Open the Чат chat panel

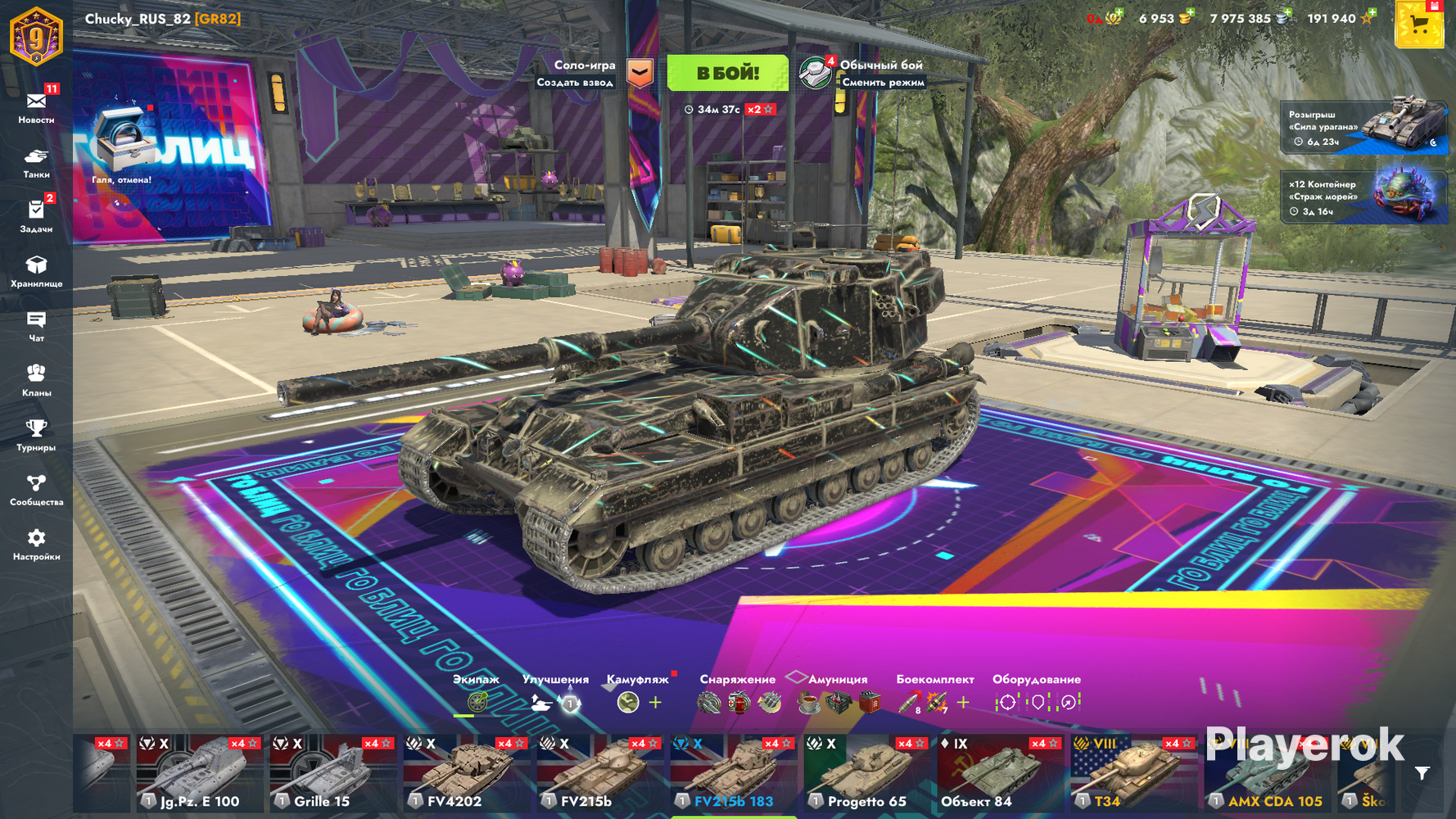36,325
